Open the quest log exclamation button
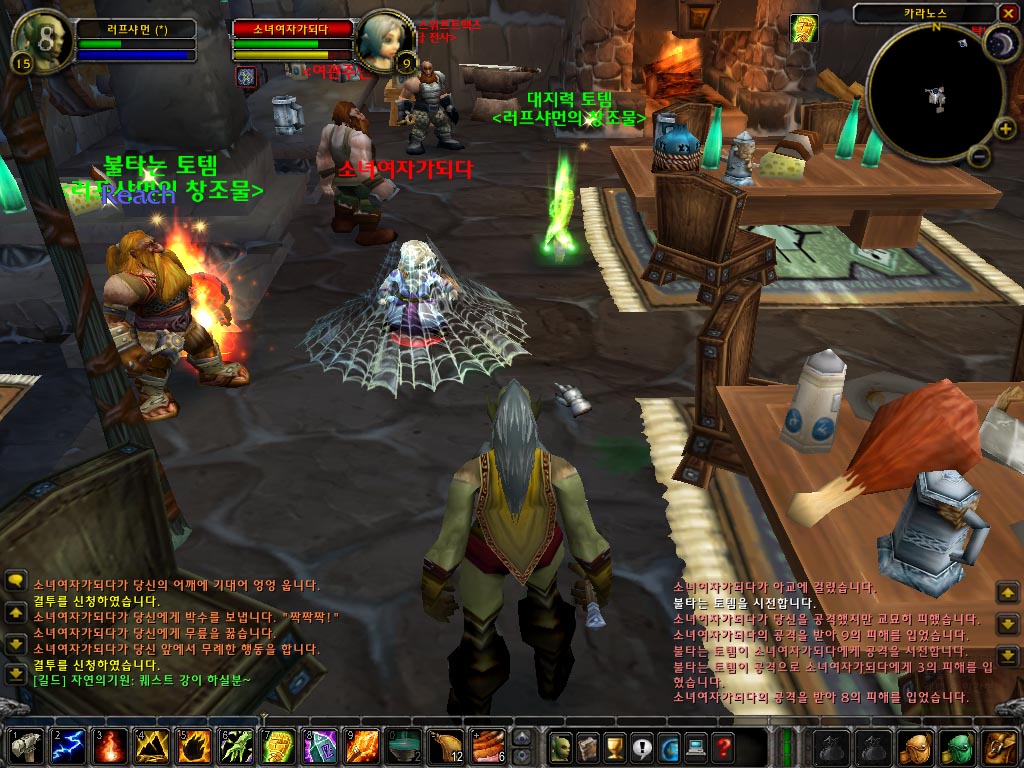 tap(641, 747)
